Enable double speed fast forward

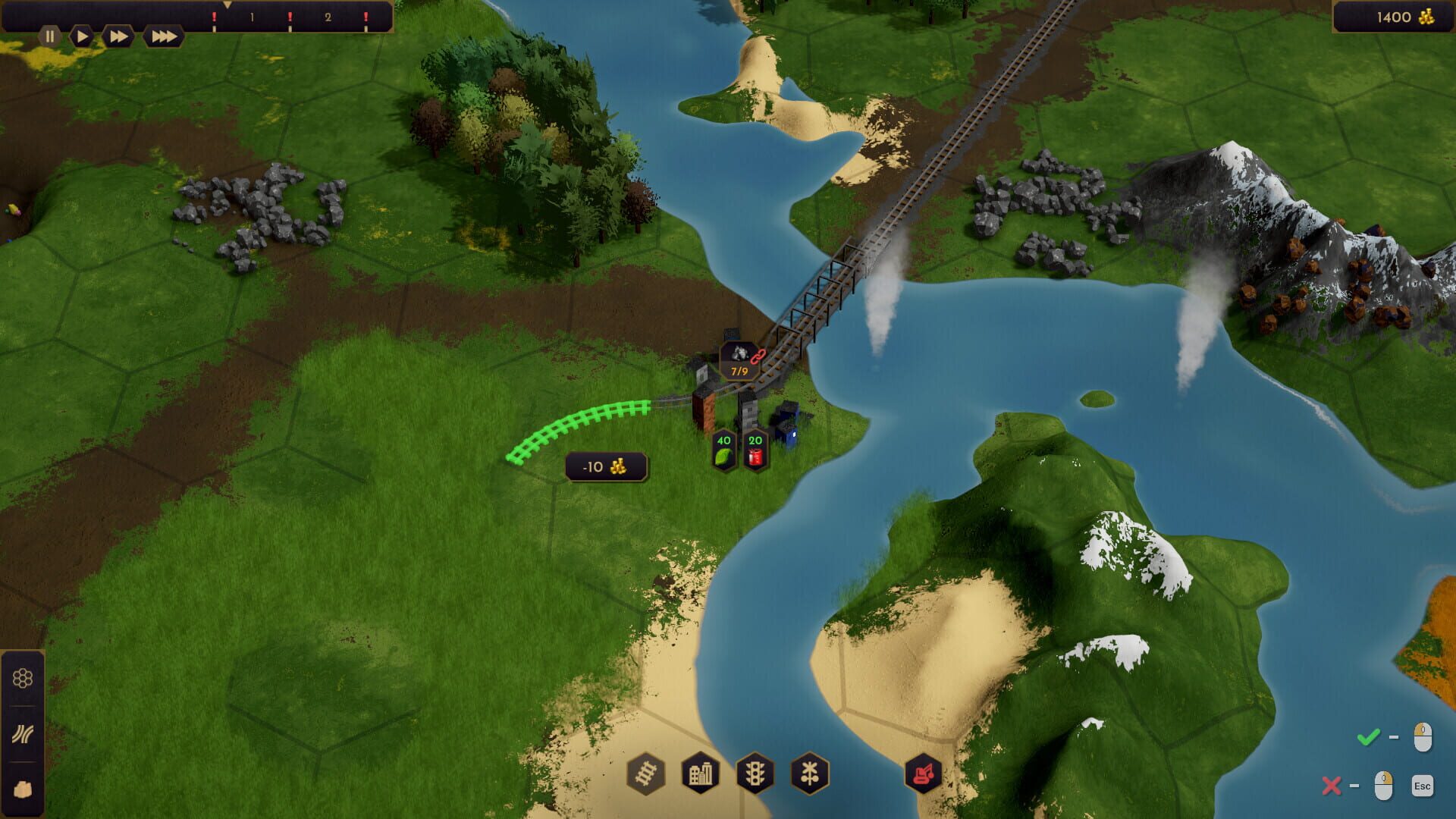pos(115,35)
